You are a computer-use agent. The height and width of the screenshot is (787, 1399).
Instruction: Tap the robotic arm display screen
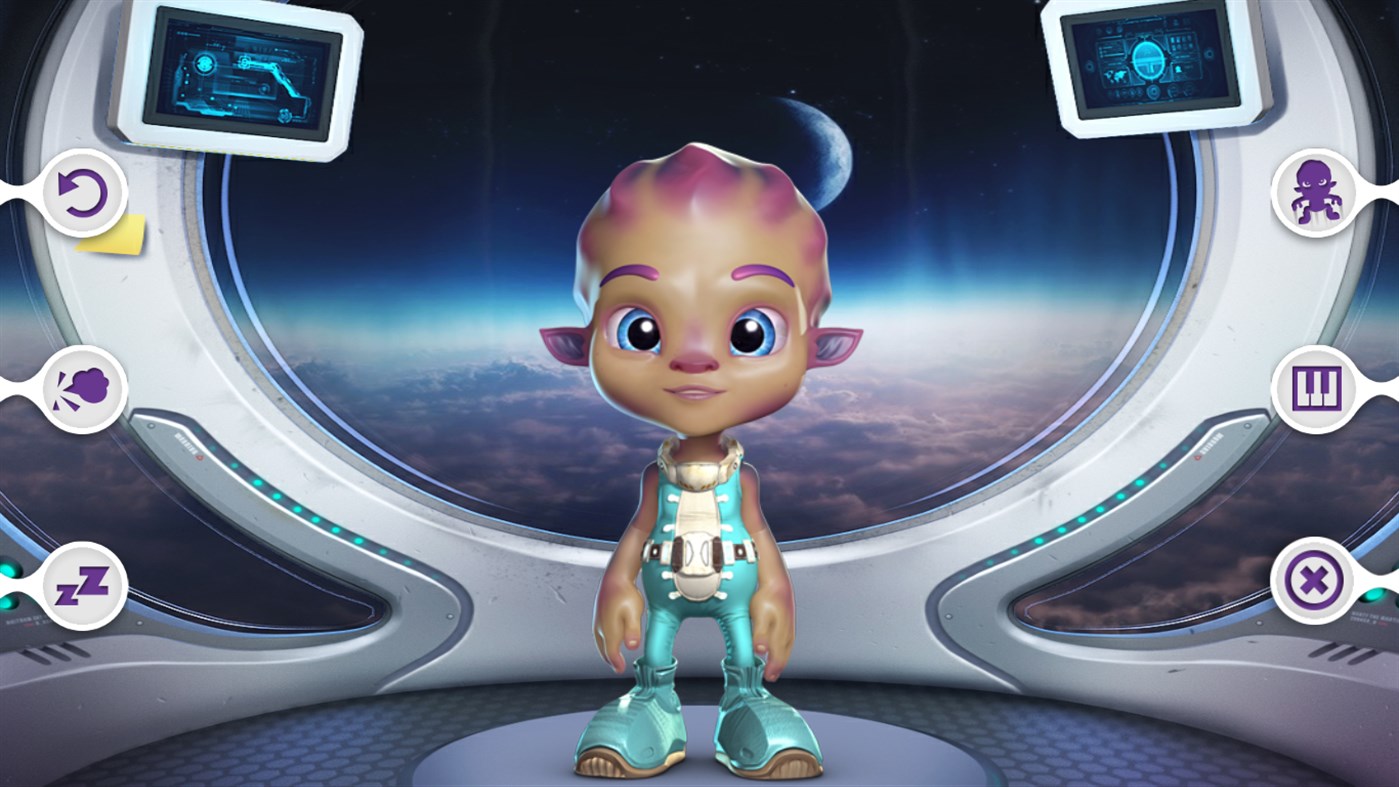(x=237, y=73)
